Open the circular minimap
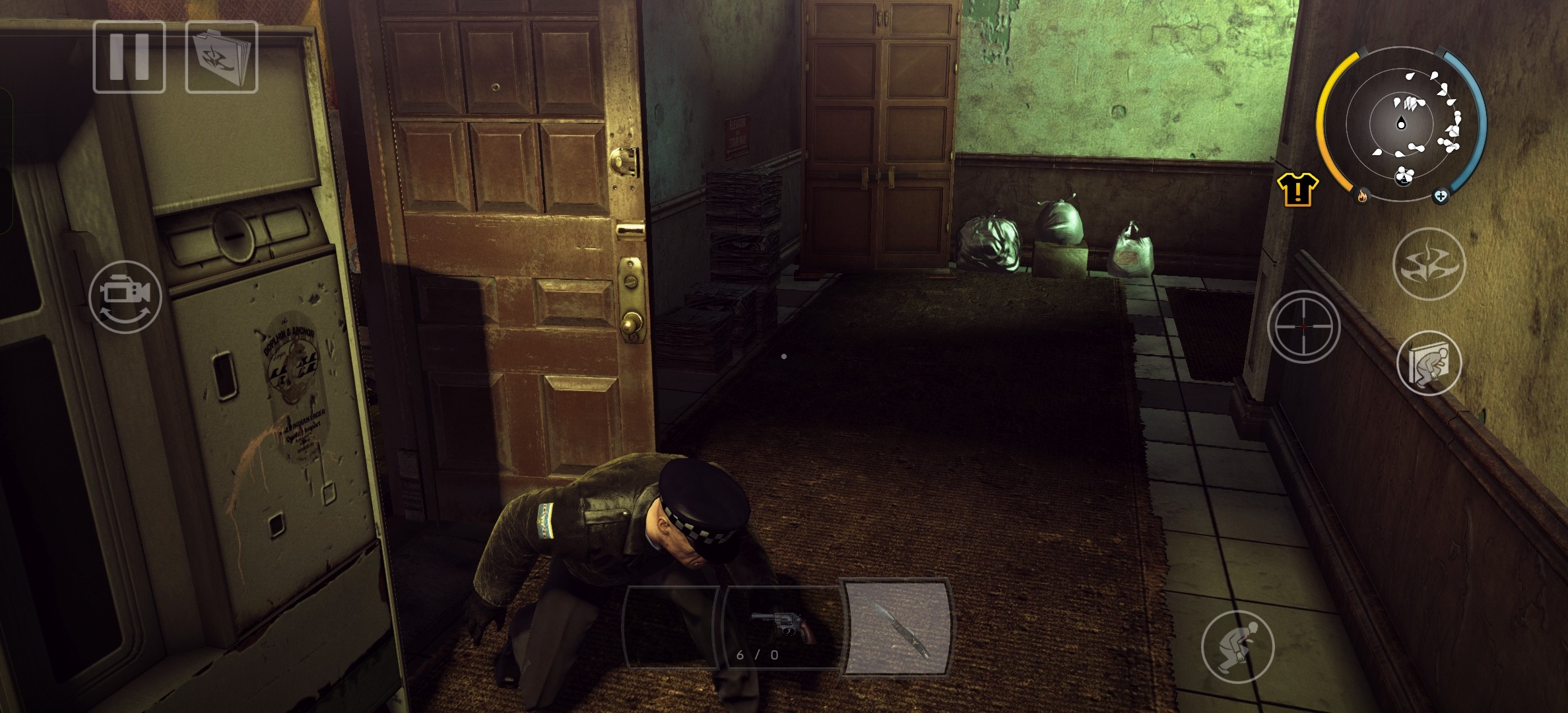 coord(1401,124)
